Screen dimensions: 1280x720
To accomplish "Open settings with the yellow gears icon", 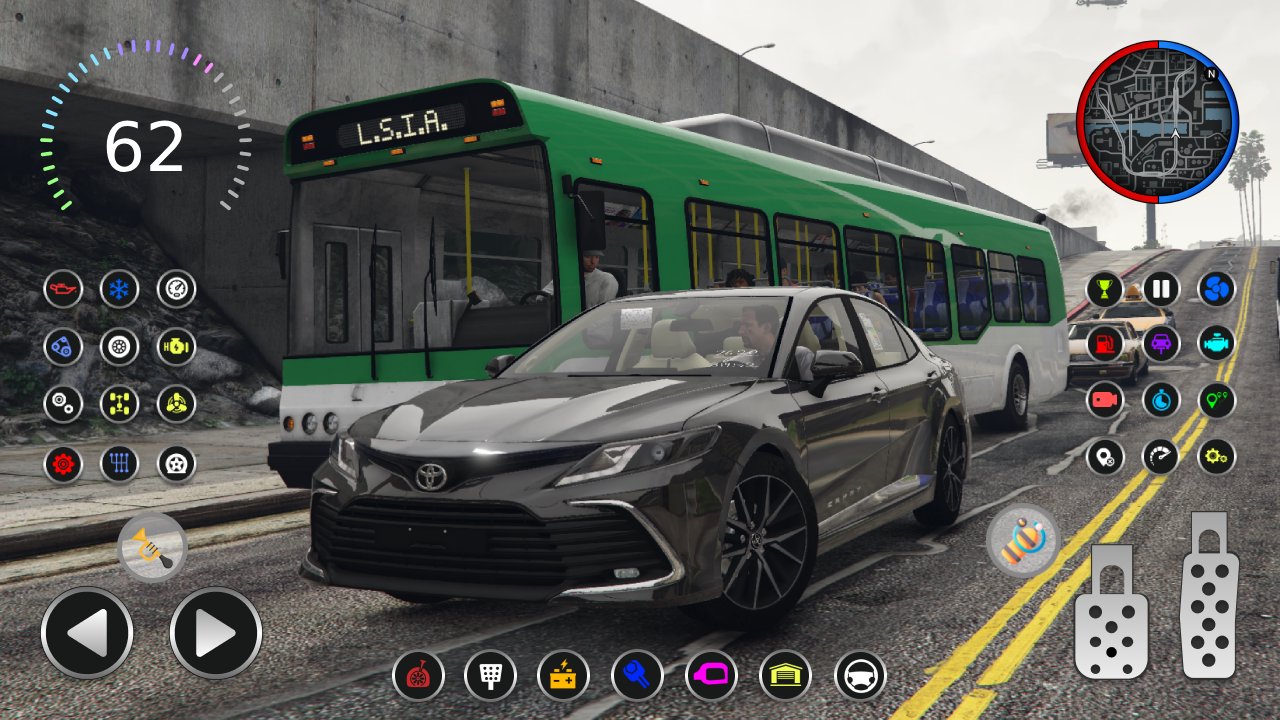I will (1217, 456).
